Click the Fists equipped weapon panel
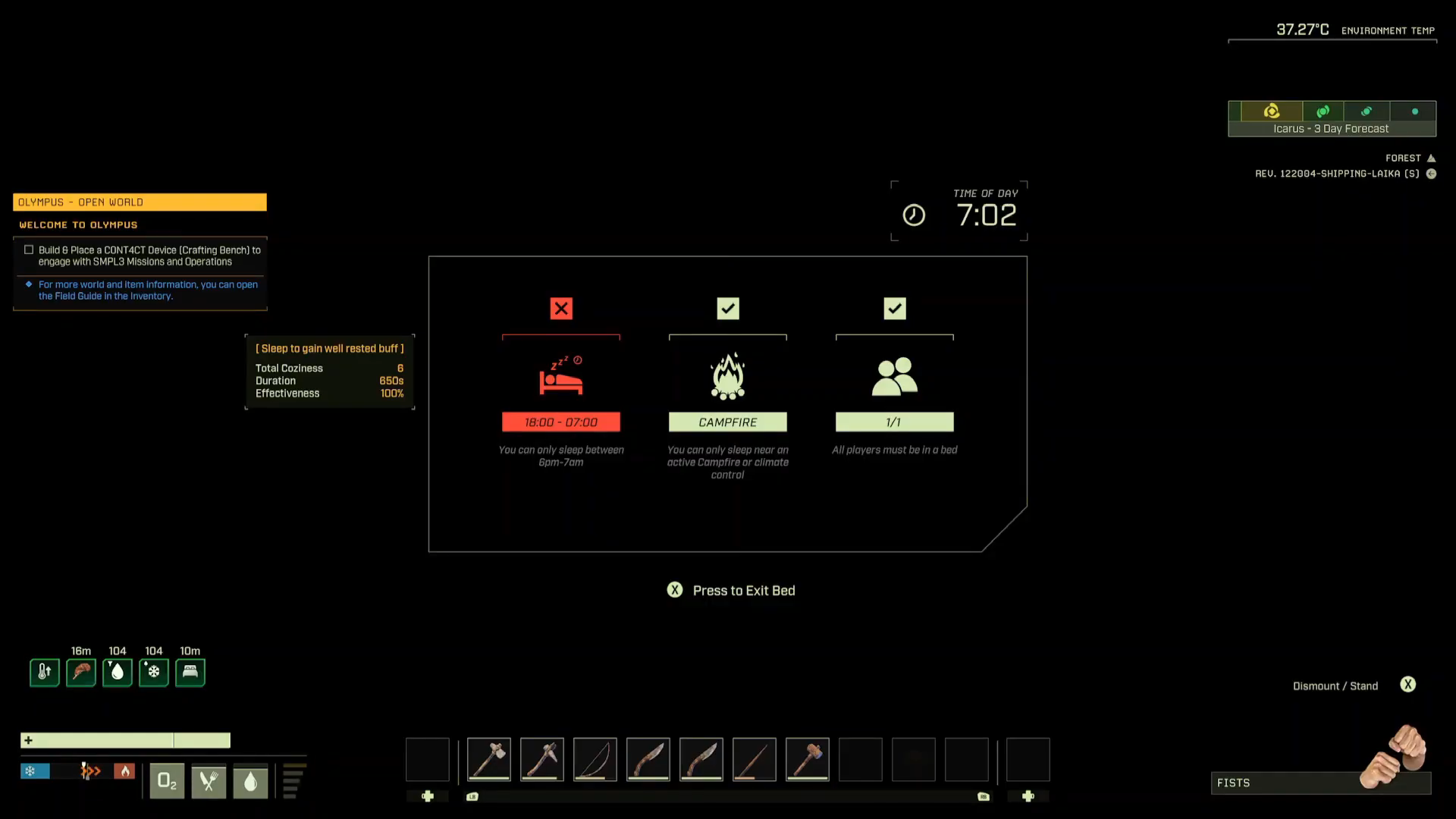The image size is (1456, 819). pyautogui.click(x=1319, y=783)
